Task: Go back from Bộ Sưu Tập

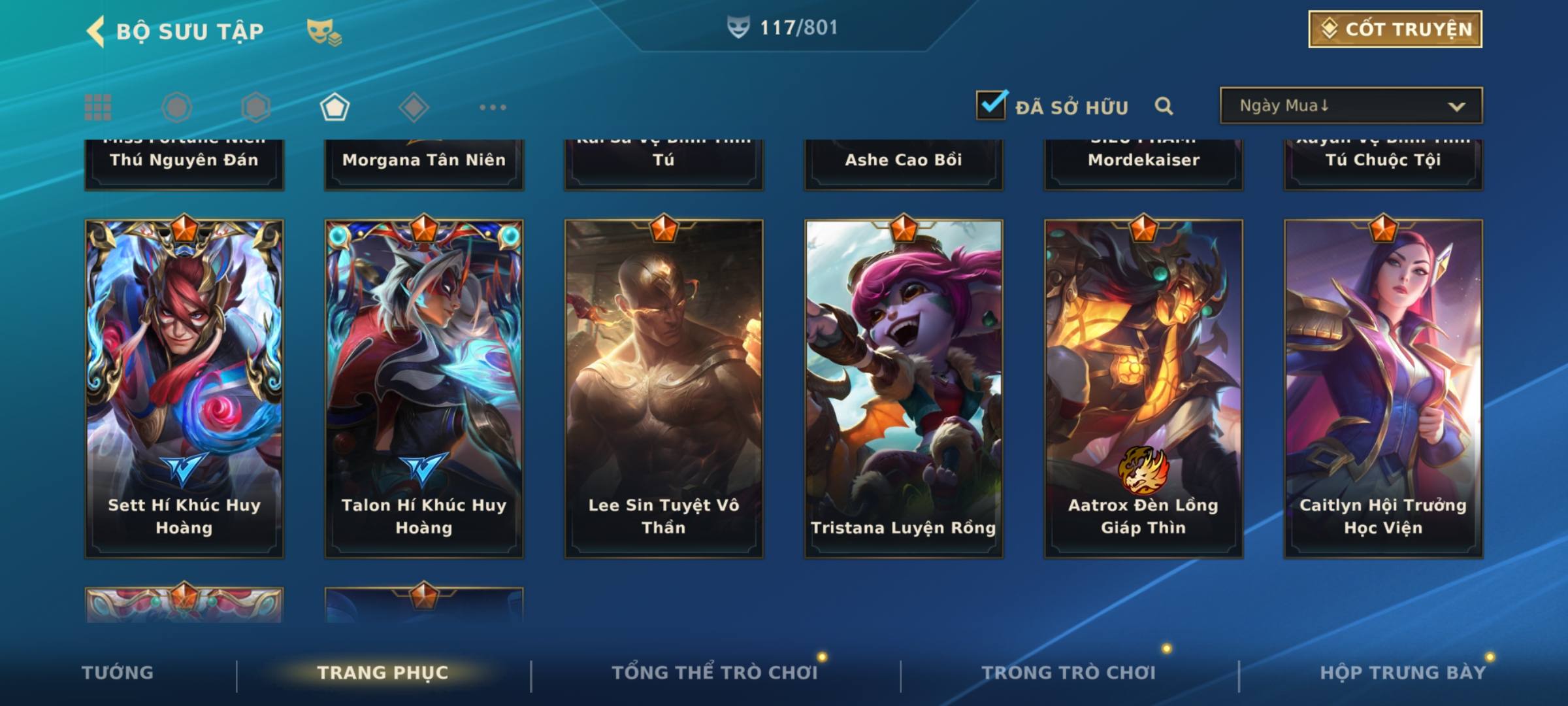Action: click(x=96, y=31)
